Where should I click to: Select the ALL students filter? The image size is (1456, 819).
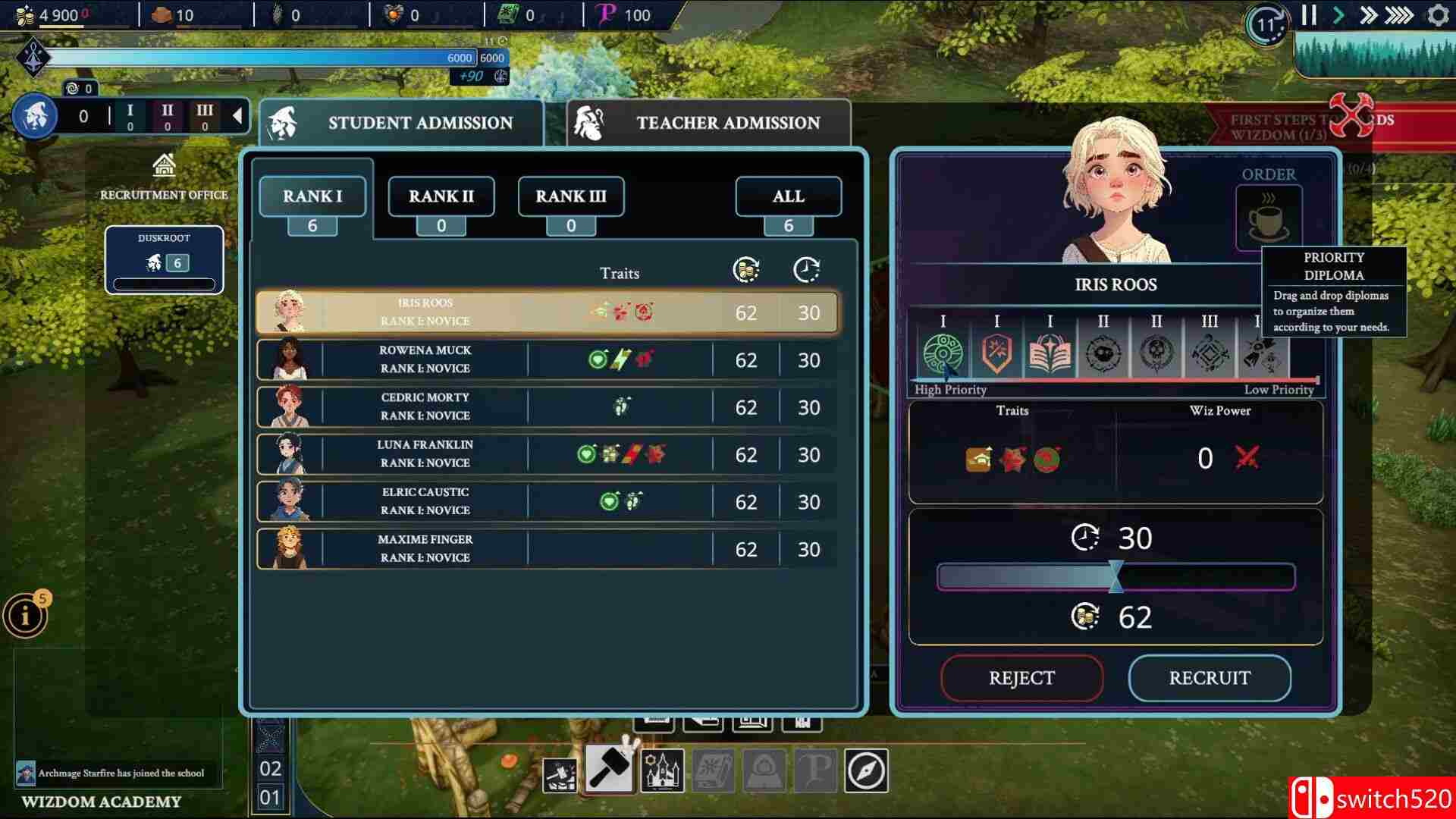(788, 196)
